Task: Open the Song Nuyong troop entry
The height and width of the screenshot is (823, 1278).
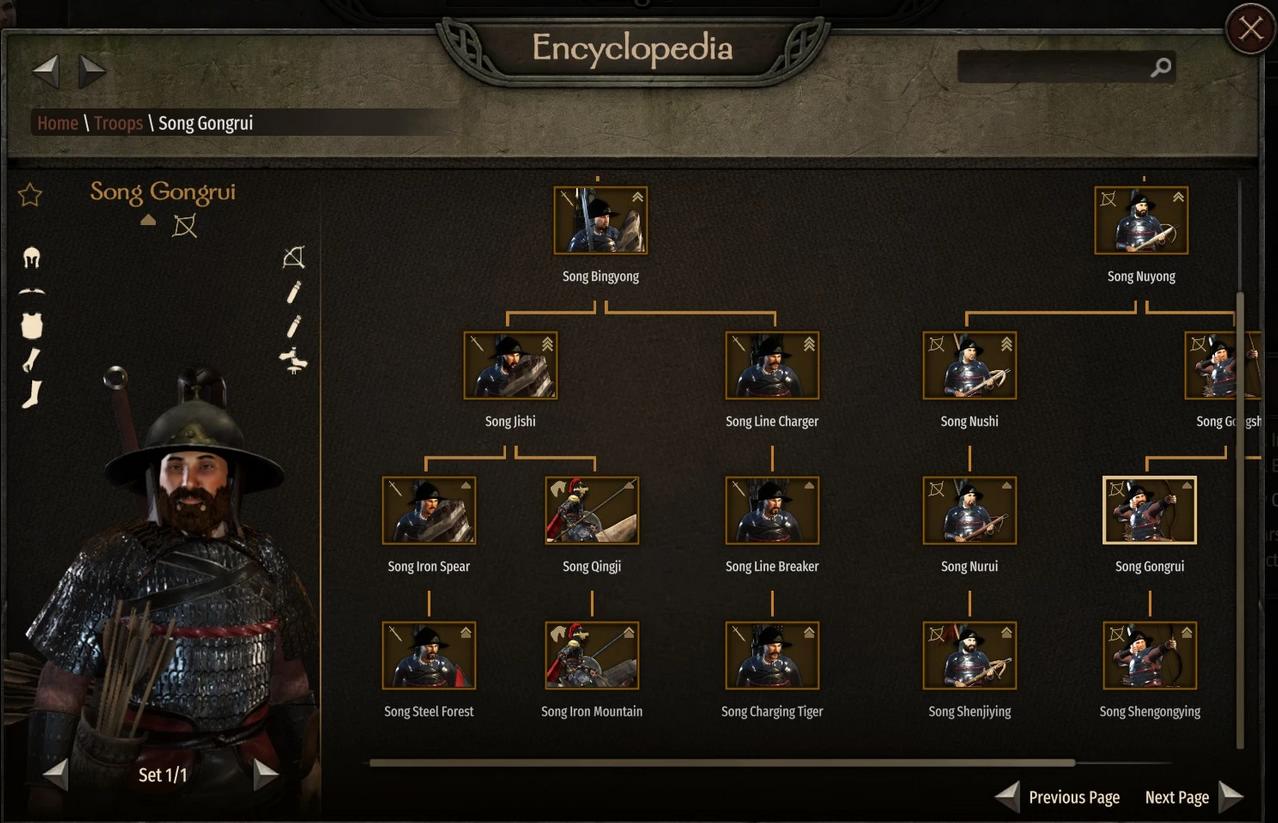Action: pos(1141,220)
